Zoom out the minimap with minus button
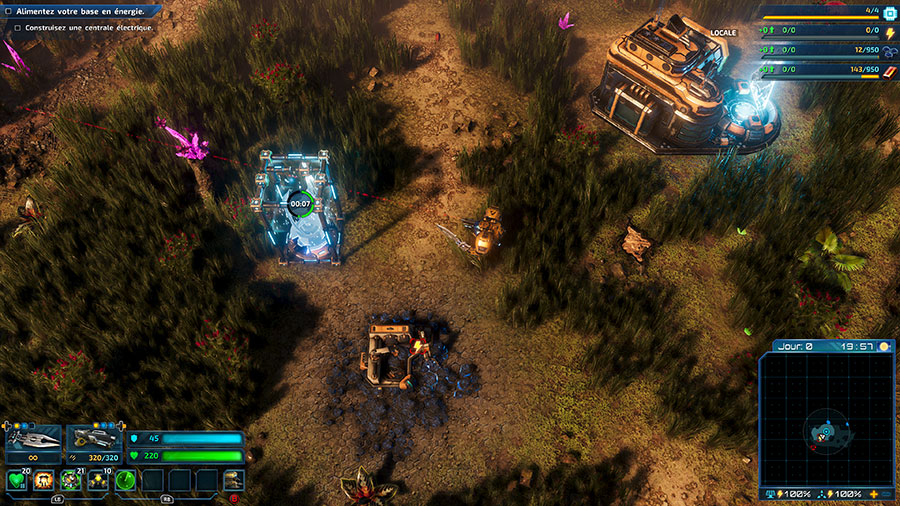The width and height of the screenshot is (900, 506). (888, 495)
